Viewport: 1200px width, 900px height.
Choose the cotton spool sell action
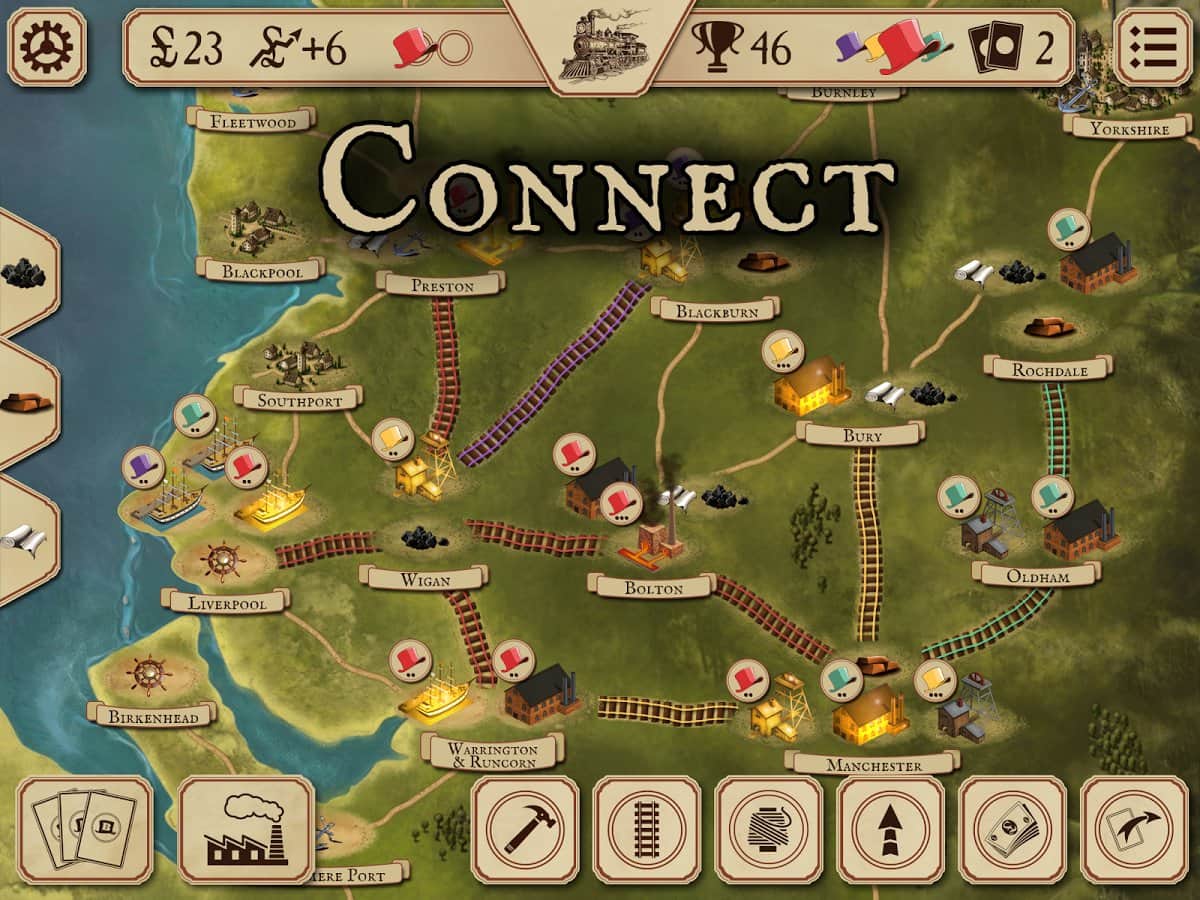pos(769,830)
